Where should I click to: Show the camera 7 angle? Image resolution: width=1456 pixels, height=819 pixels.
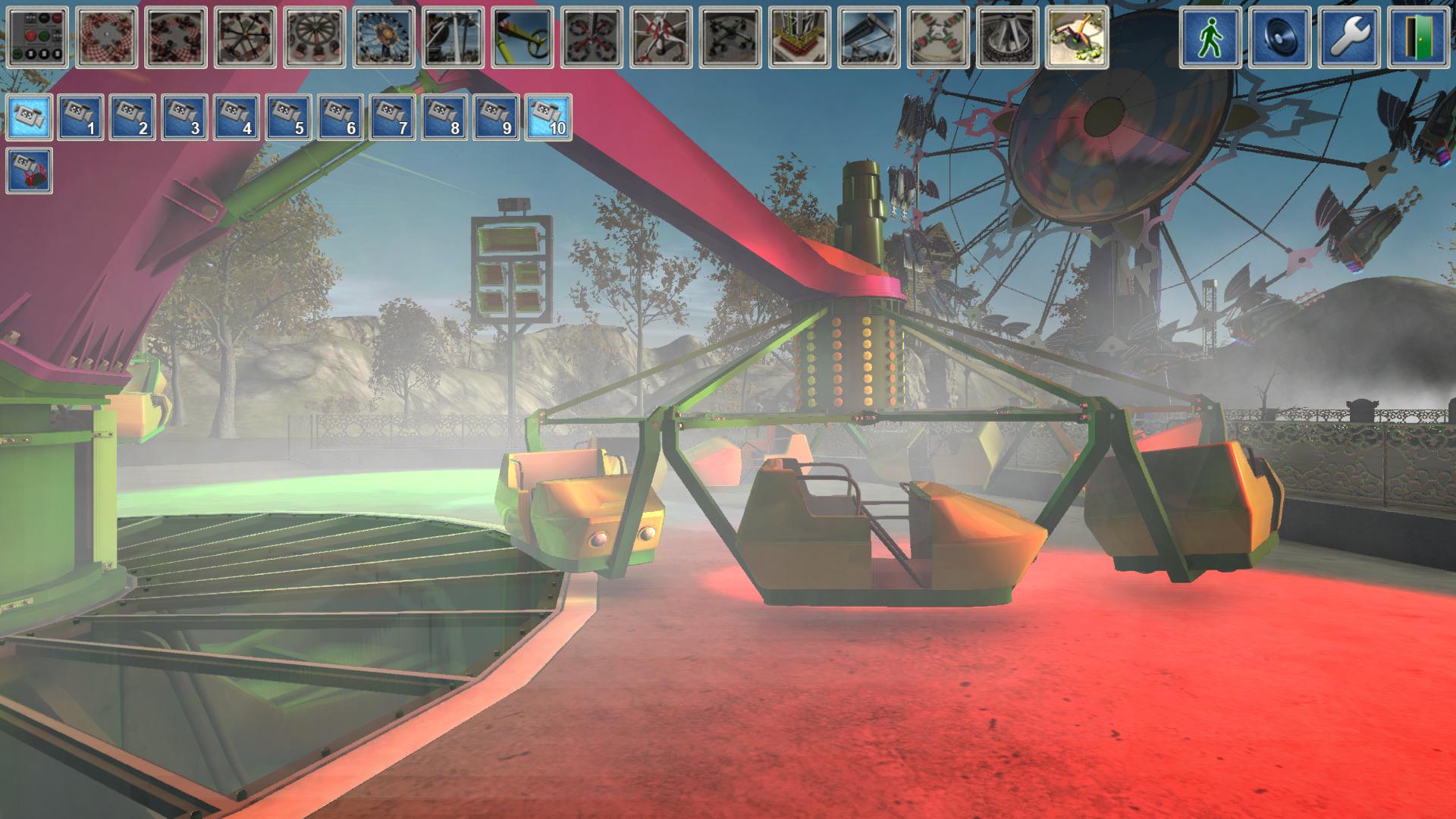[x=392, y=118]
